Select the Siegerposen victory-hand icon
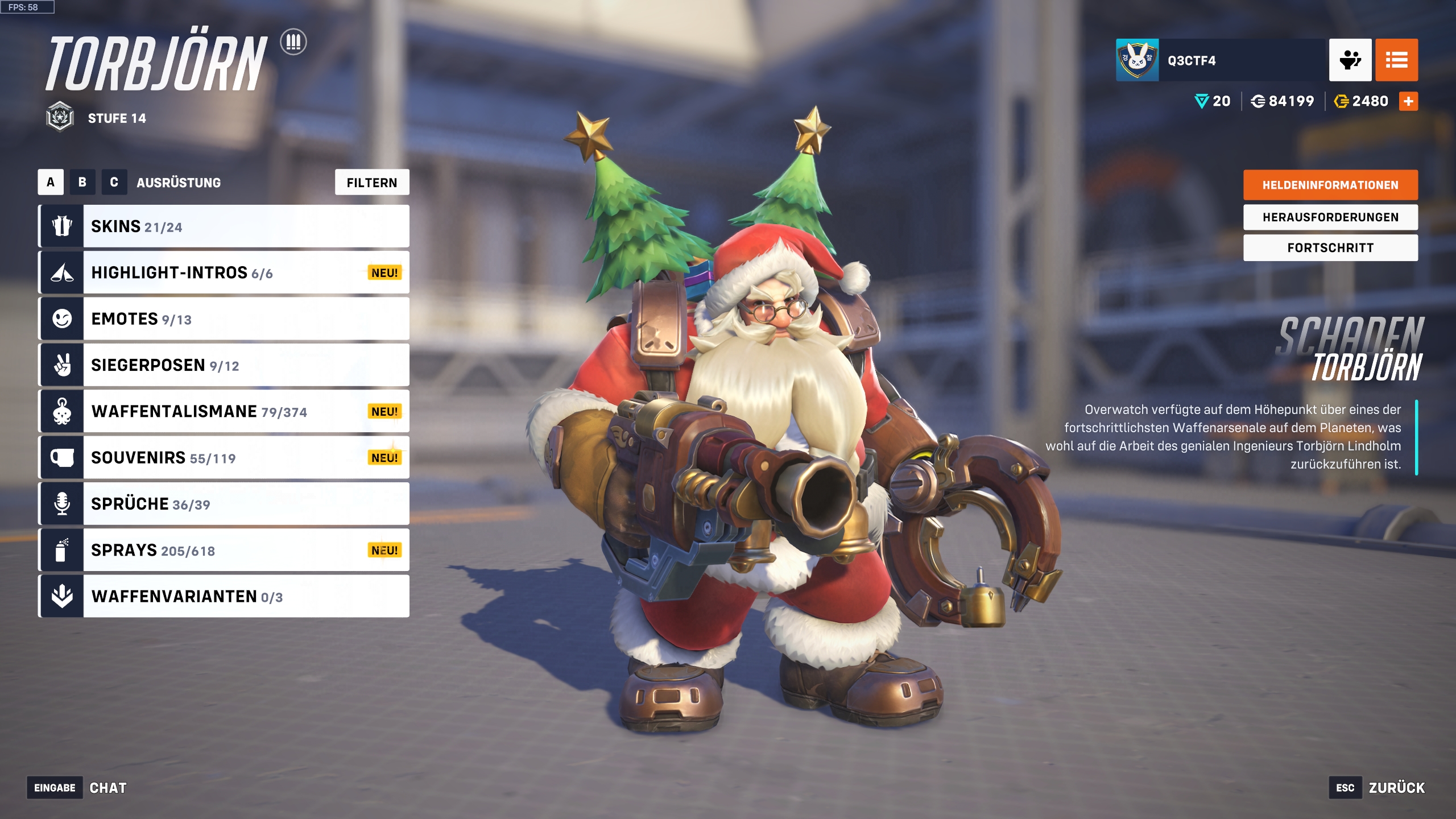This screenshot has width=1456, height=819. tap(63, 365)
